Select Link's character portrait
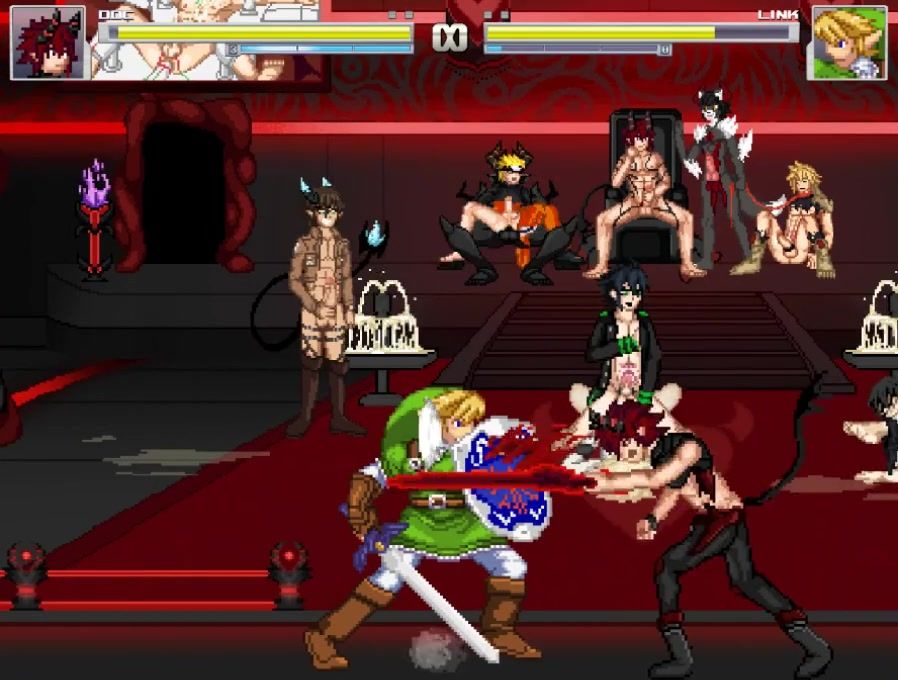Viewport: 898px width, 680px height. click(x=848, y=44)
